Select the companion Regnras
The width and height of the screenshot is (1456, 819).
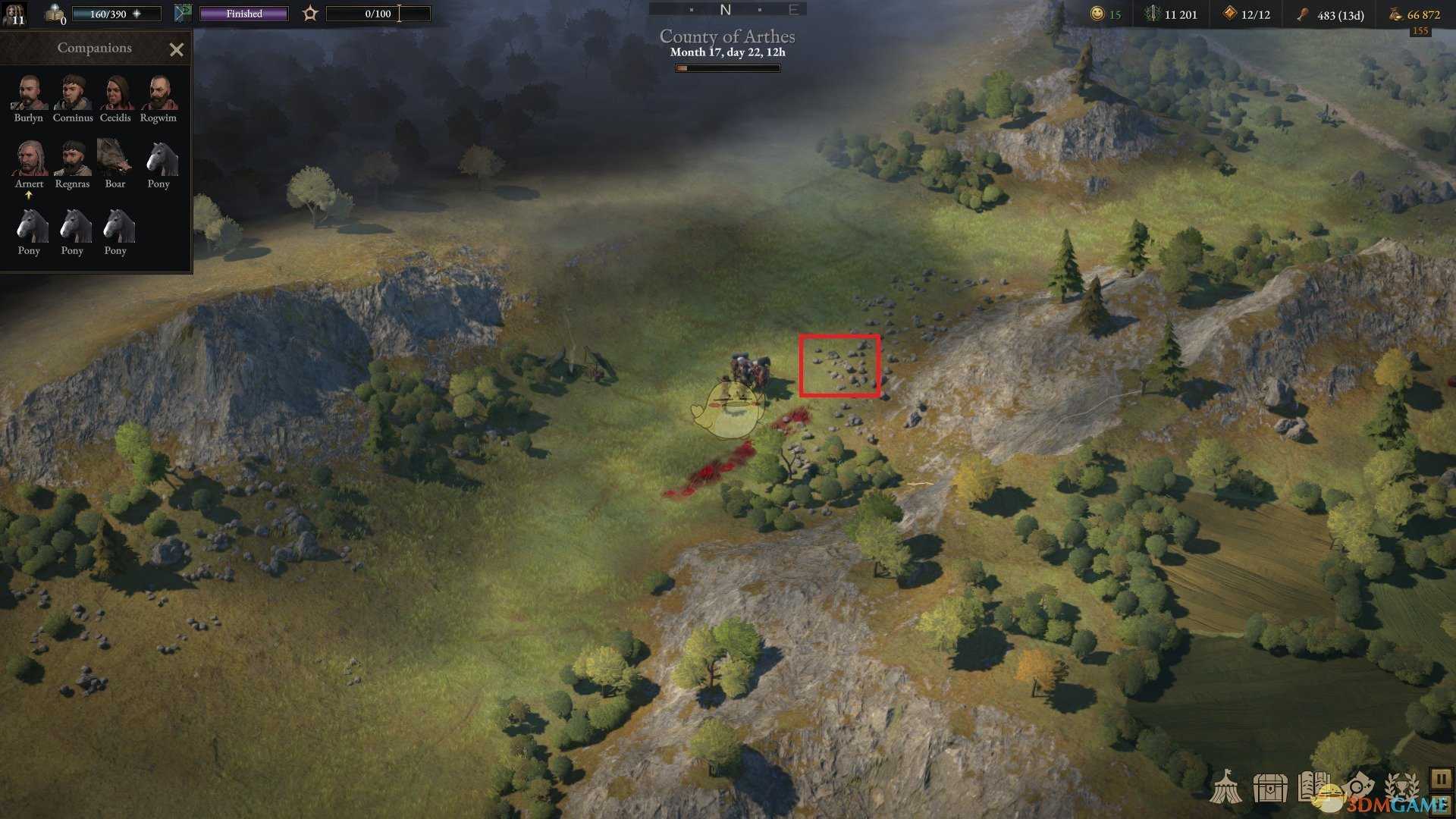(x=73, y=159)
